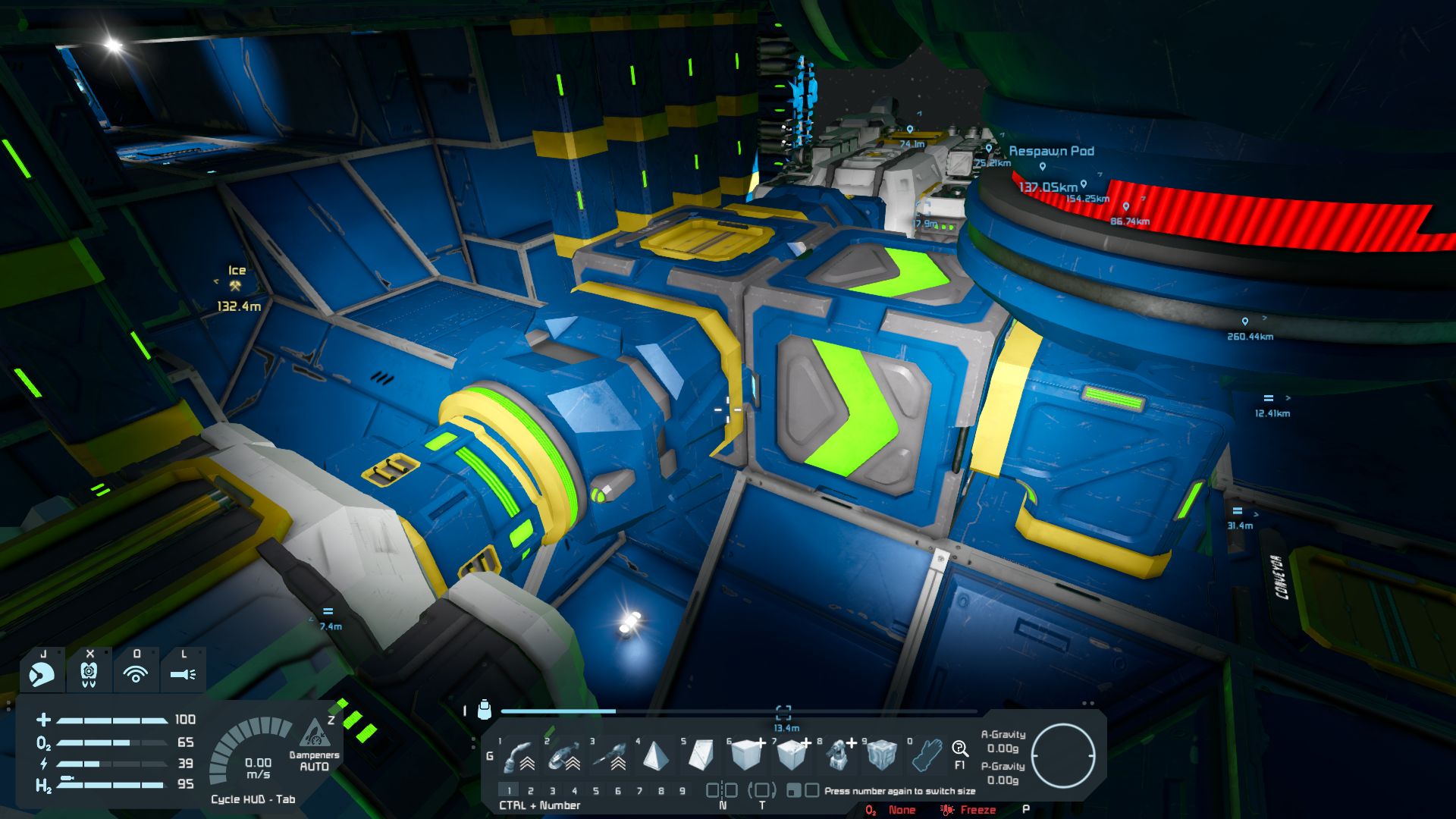The height and width of the screenshot is (819, 1456).
Task: Select the pyramid-shaped corner block
Action: 655,755
